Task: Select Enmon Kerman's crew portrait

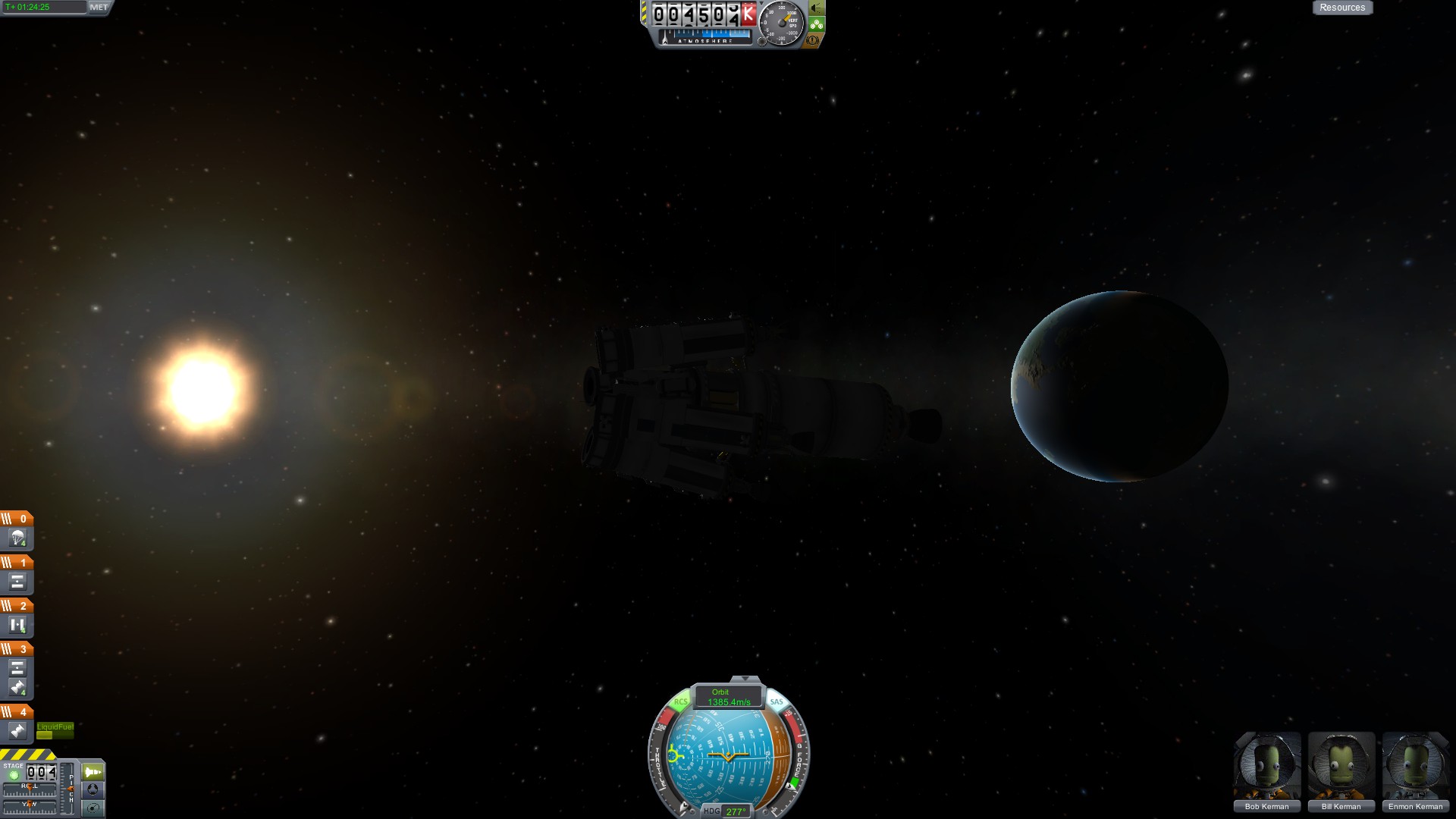Action: point(1415,766)
